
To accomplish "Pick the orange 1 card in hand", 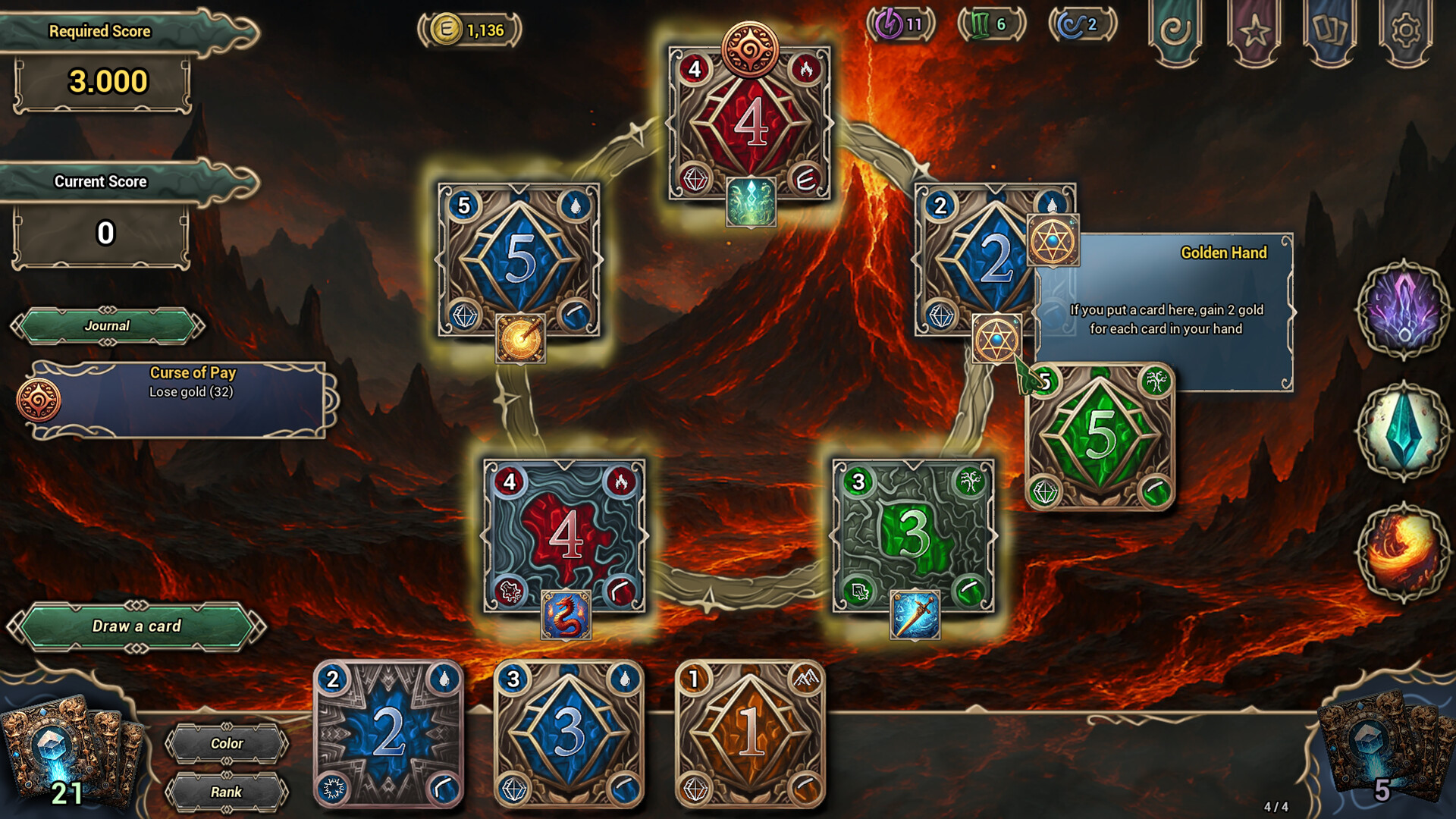I will point(749,733).
